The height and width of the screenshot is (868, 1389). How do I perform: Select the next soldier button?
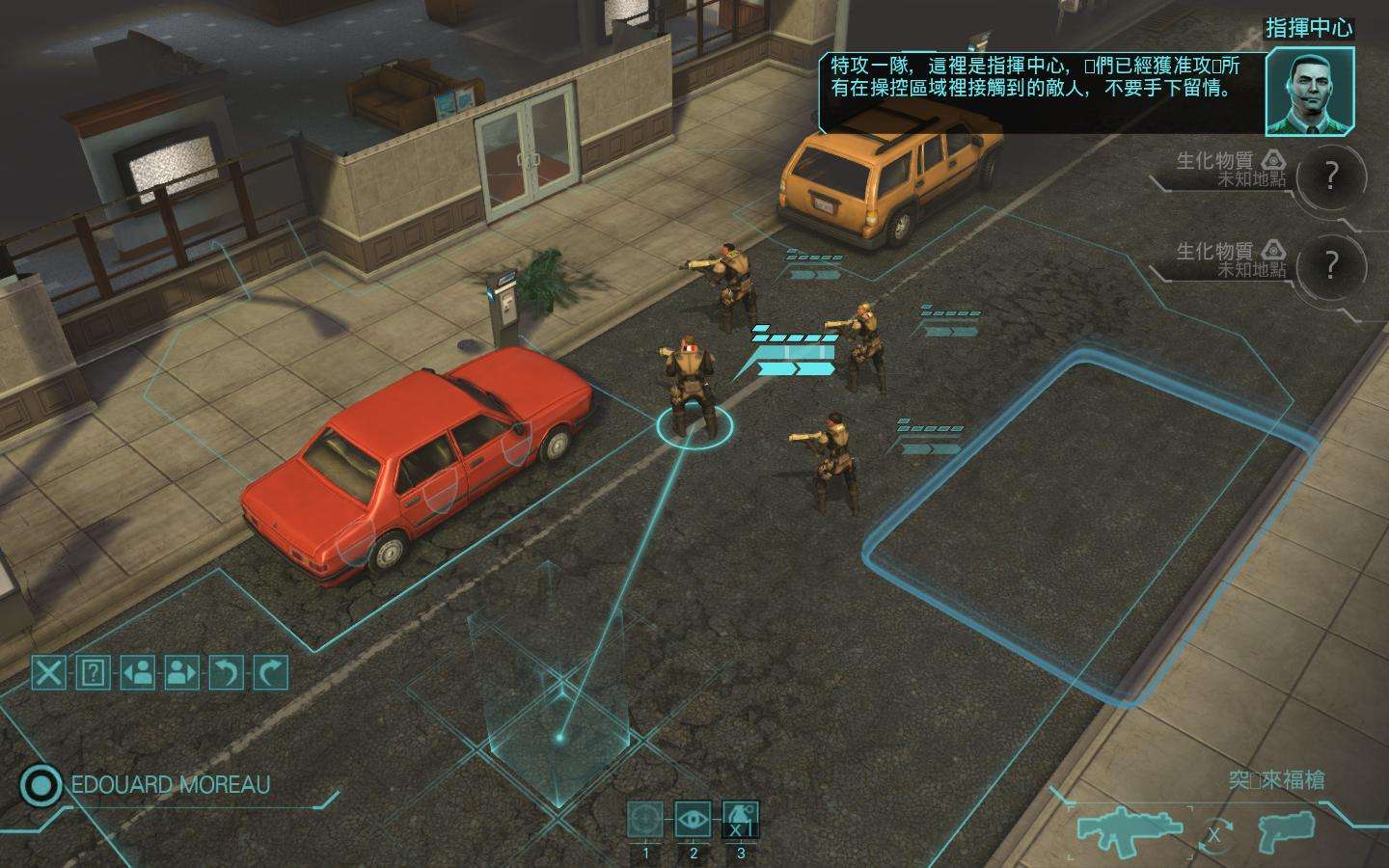[182, 672]
